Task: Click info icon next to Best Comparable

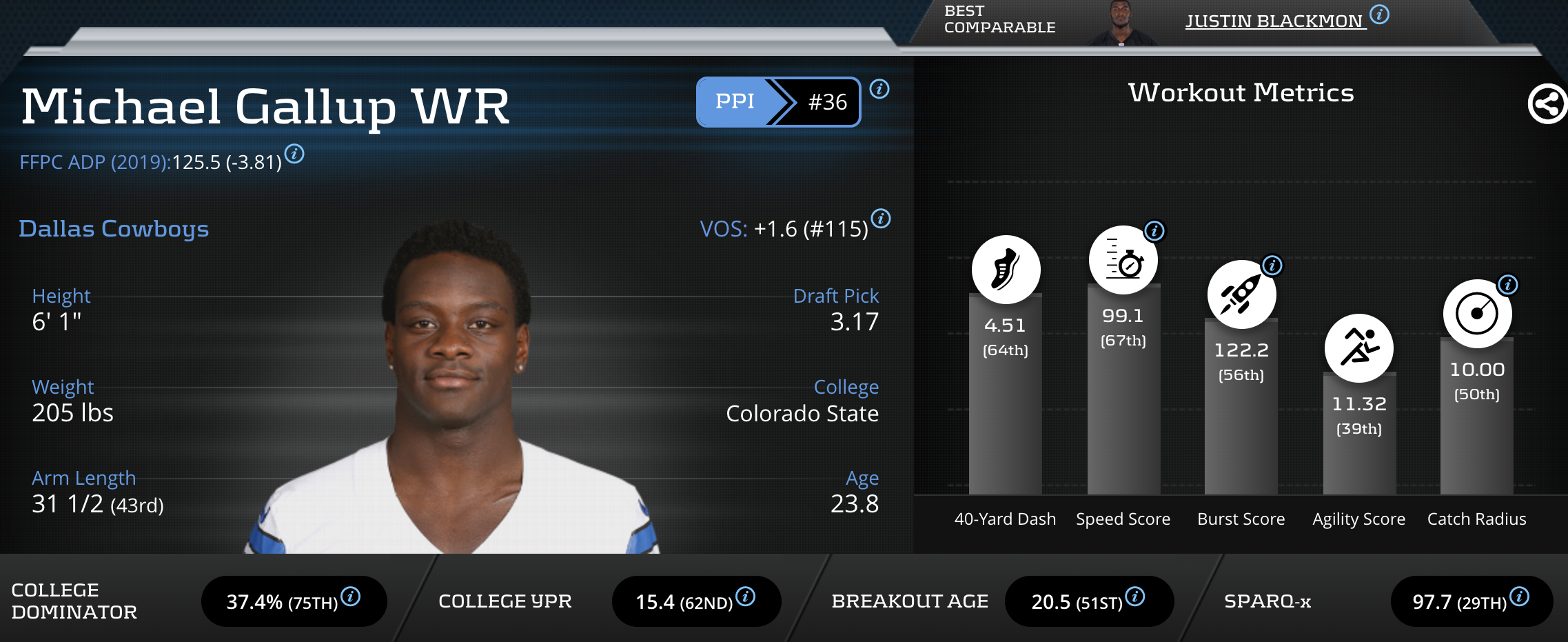Action: [1379, 14]
